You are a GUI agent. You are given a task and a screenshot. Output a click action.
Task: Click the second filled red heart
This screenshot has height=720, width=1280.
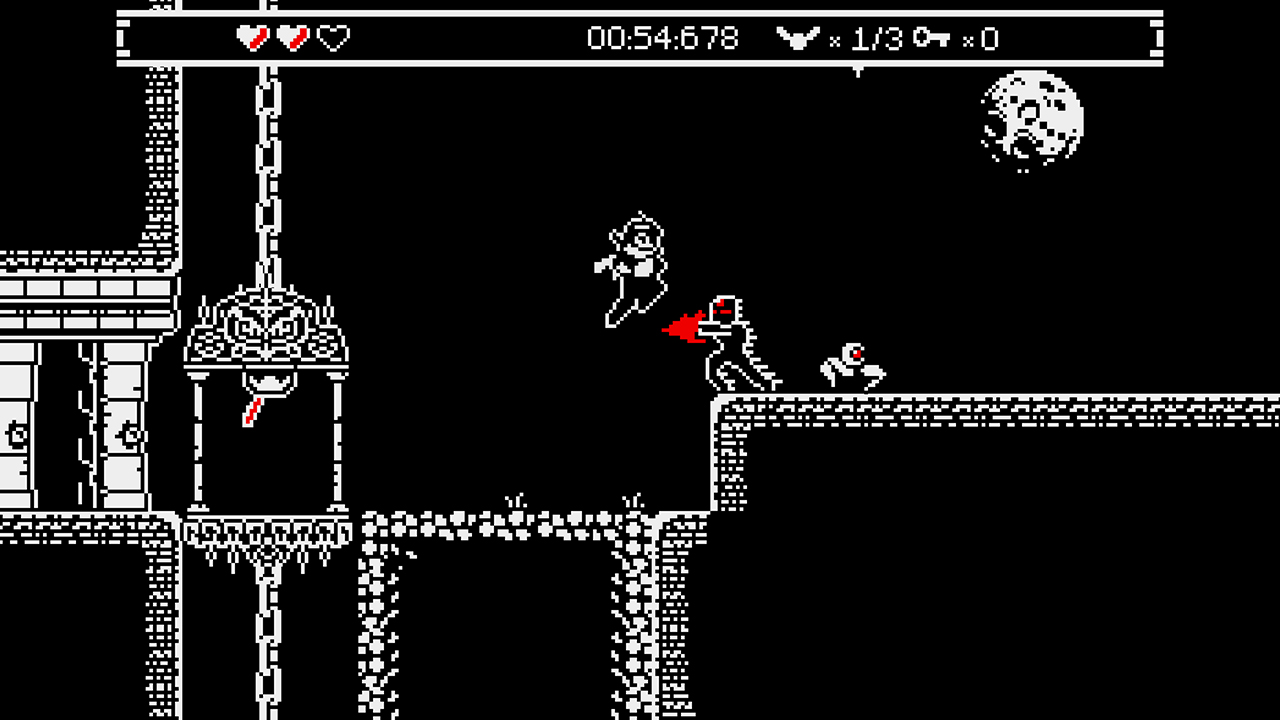pyautogui.click(x=292, y=38)
